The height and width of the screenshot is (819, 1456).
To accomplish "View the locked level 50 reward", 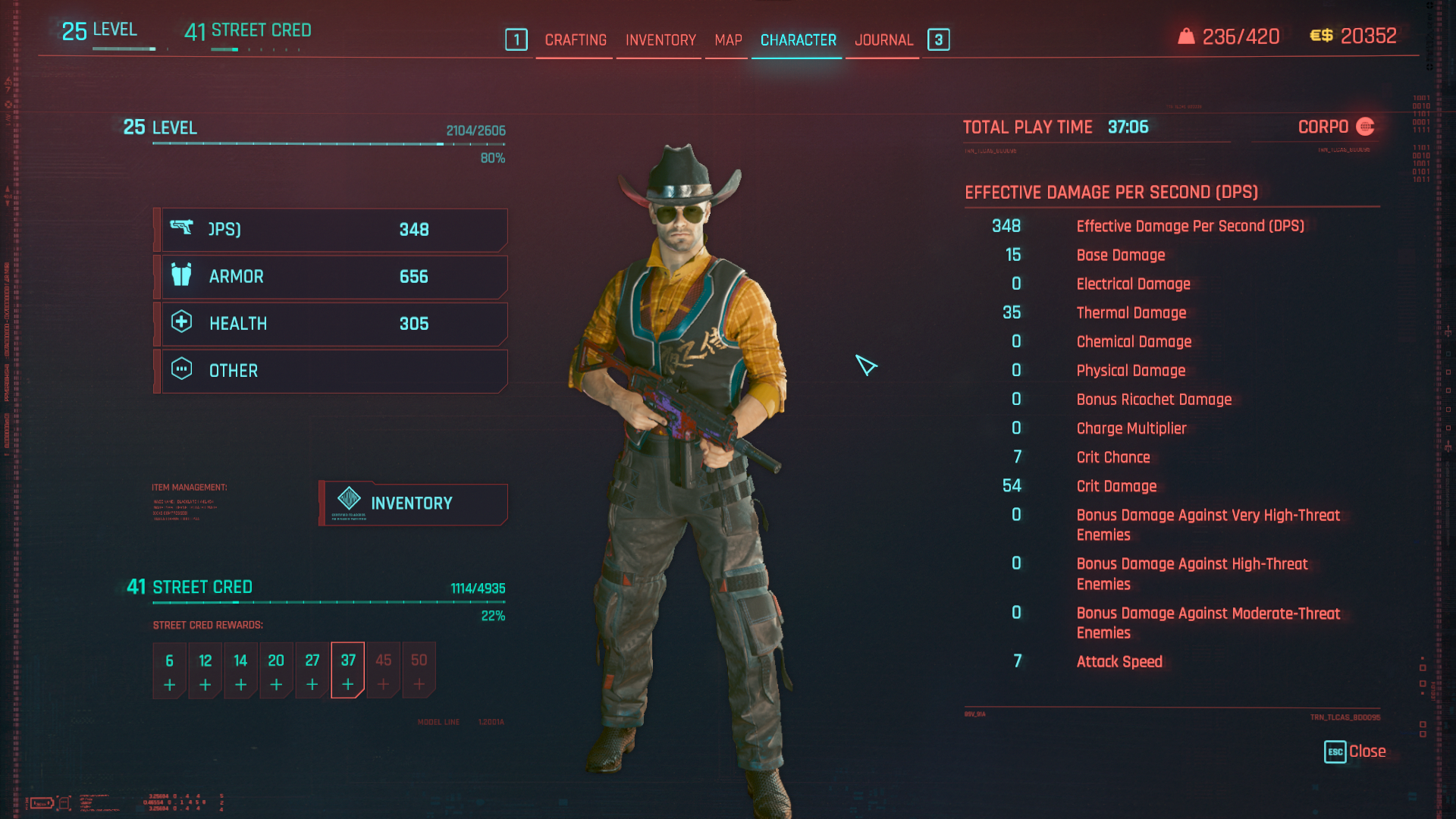I will tap(419, 671).
